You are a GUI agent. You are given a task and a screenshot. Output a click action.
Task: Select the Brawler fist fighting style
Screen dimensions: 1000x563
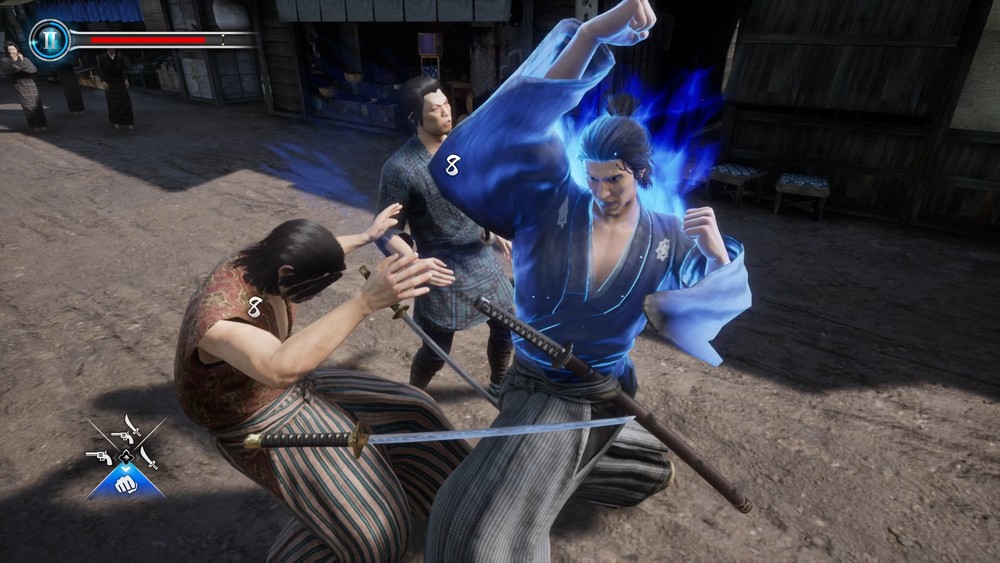click(125, 484)
